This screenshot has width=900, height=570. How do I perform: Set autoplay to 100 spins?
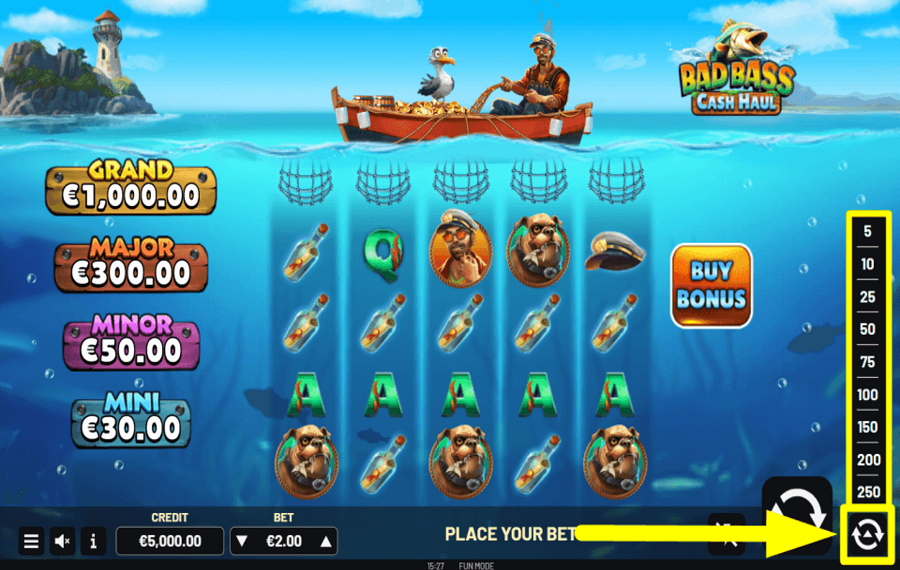(867, 395)
